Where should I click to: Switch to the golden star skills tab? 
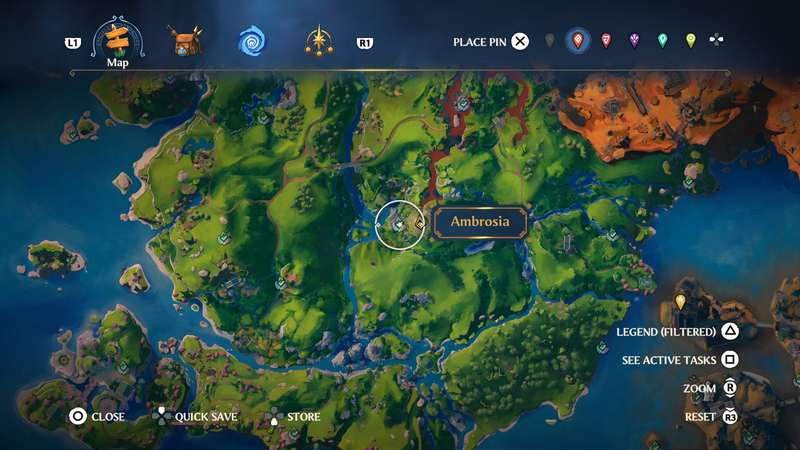[320, 42]
